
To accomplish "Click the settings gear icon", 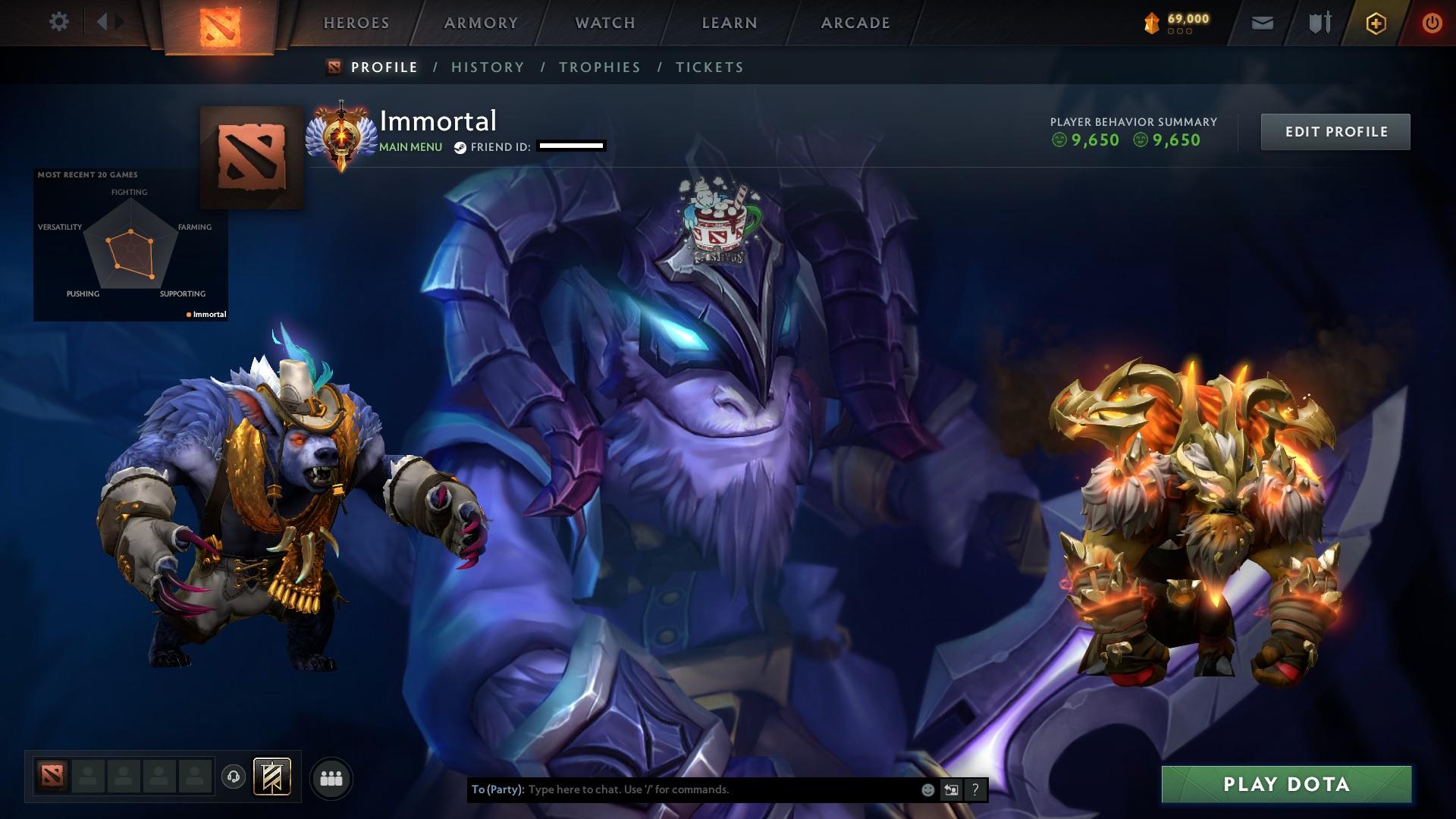I will coord(58,22).
